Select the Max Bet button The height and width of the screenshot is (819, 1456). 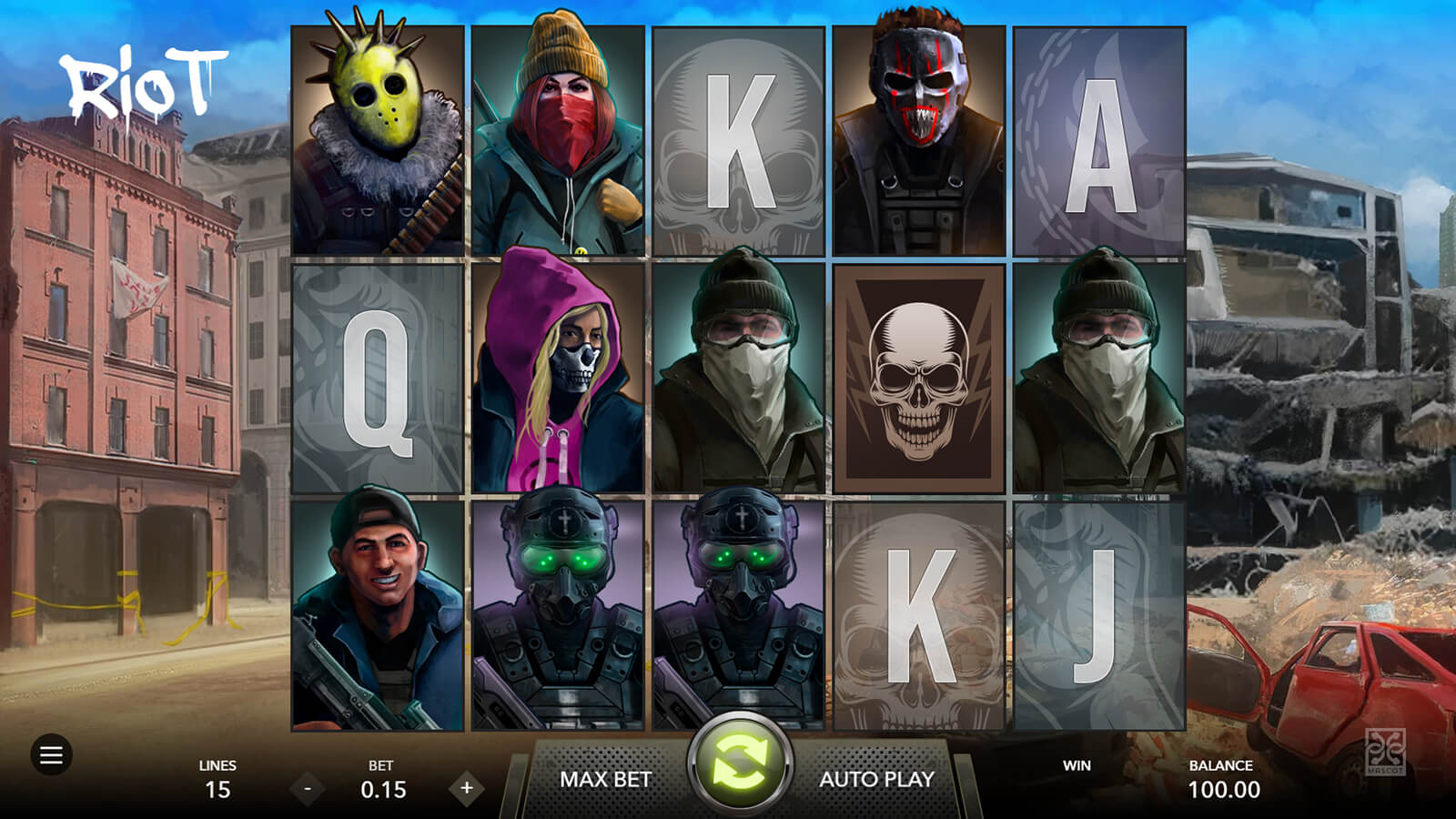point(605,779)
